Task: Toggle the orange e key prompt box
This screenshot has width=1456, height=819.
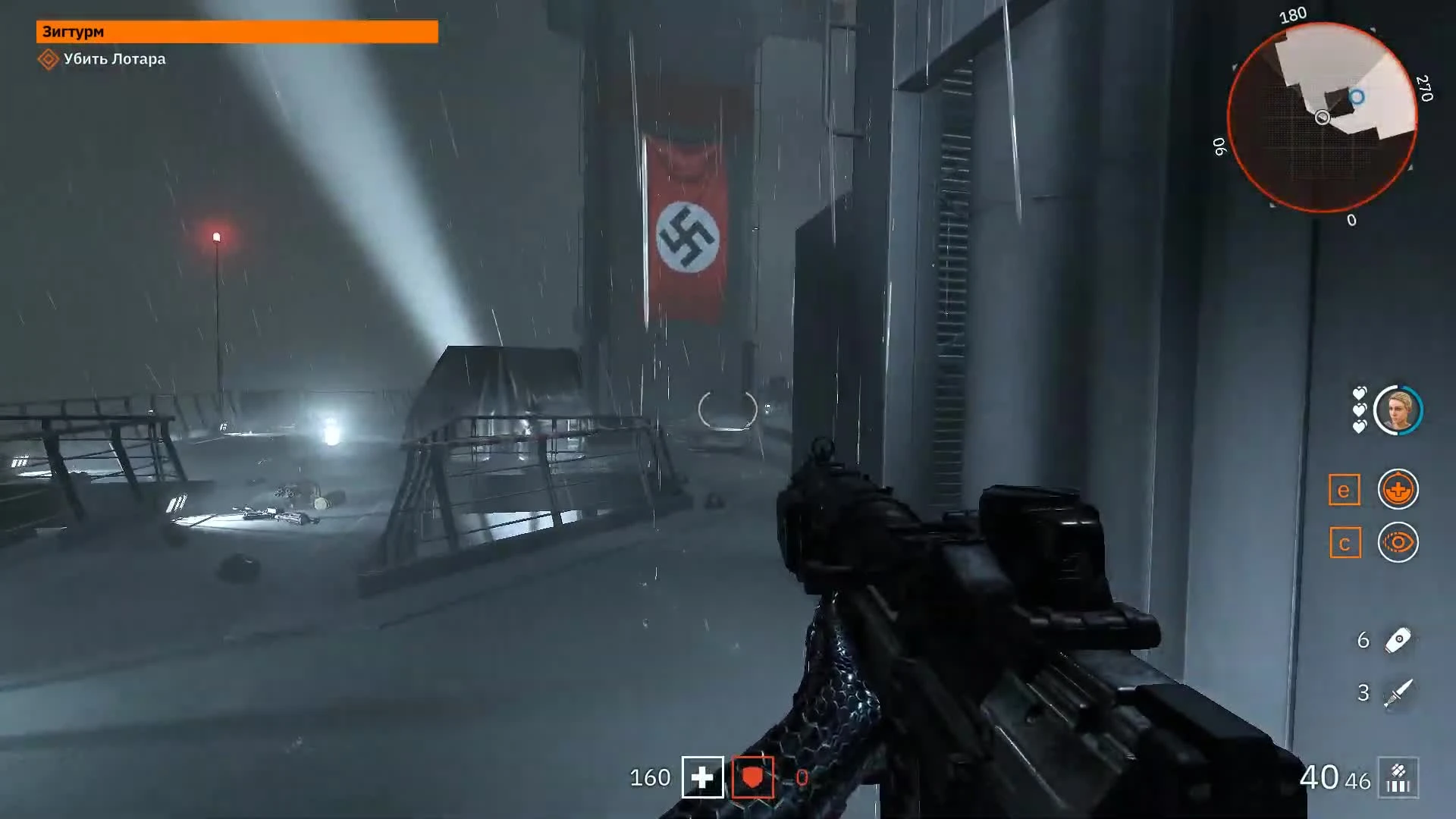Action: [x=1344, y=490]
